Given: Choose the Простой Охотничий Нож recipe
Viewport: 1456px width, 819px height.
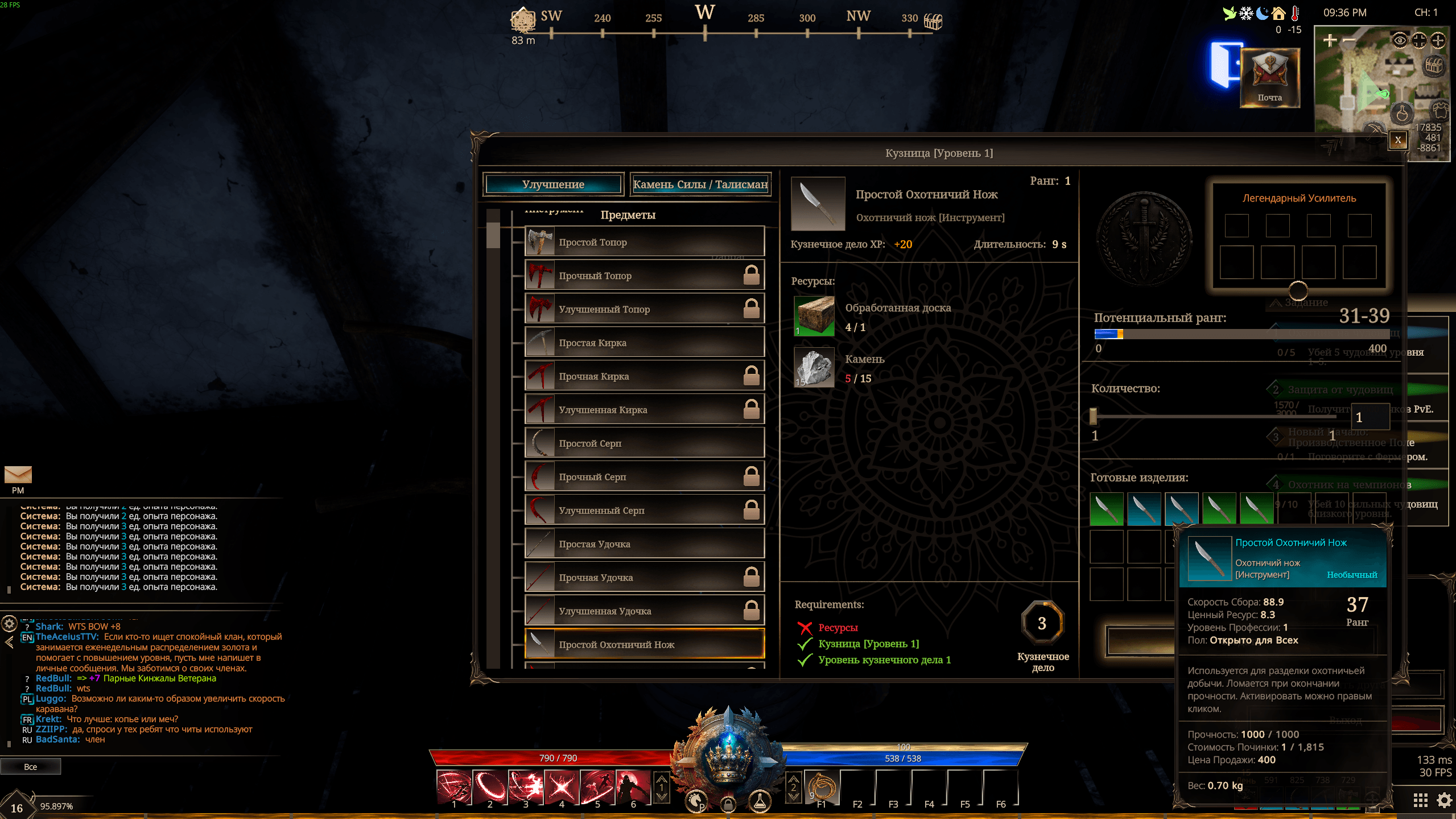Looking at the screenshot, I should tap(644, 644).
